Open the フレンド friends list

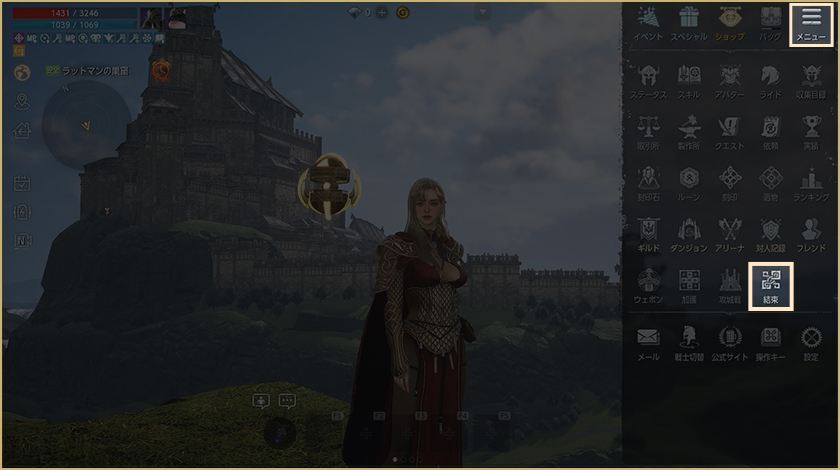pos(811,234)
